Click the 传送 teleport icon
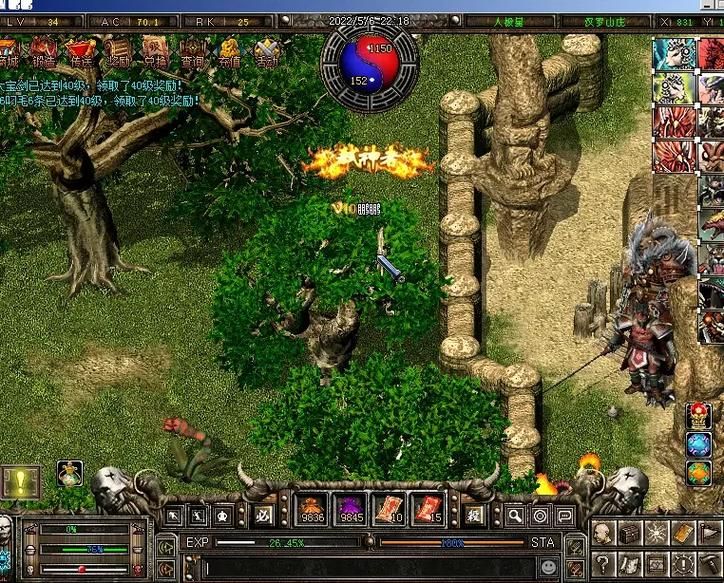Image resolution: width=724 pixels, height=583 pixels. click(79, 51)
